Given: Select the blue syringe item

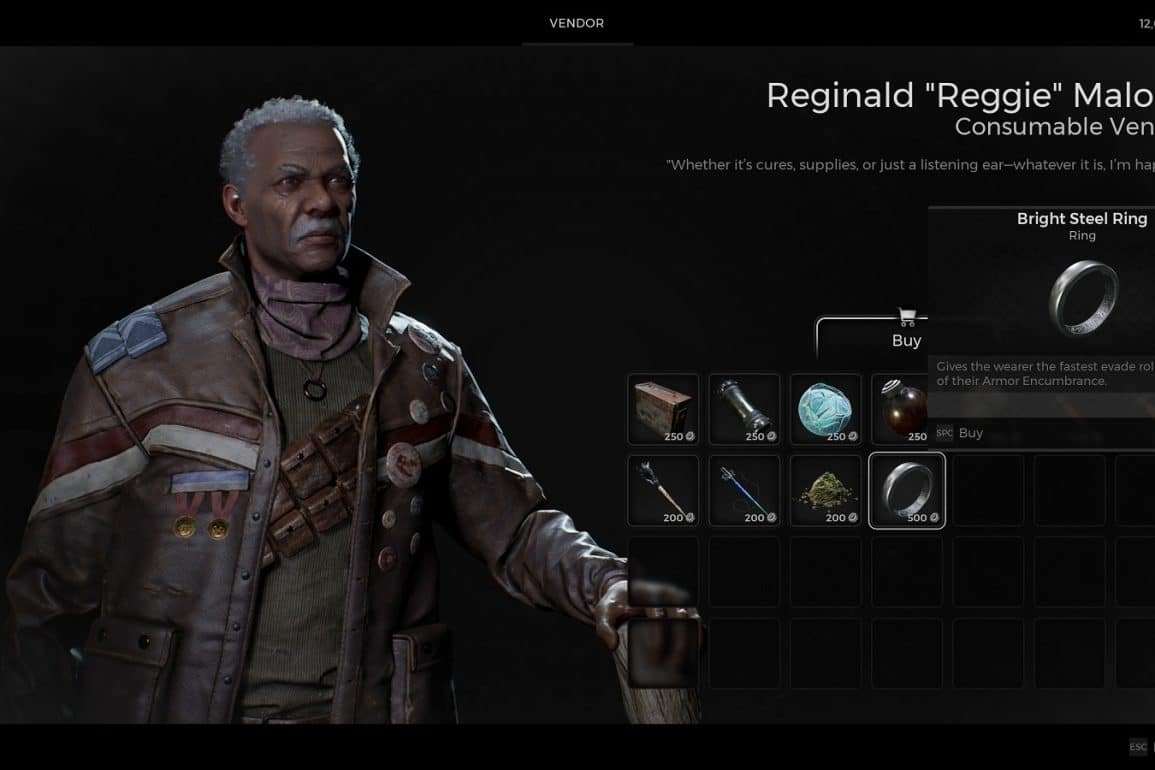Looking at the screenshot, I should click(x=744, y=489).
